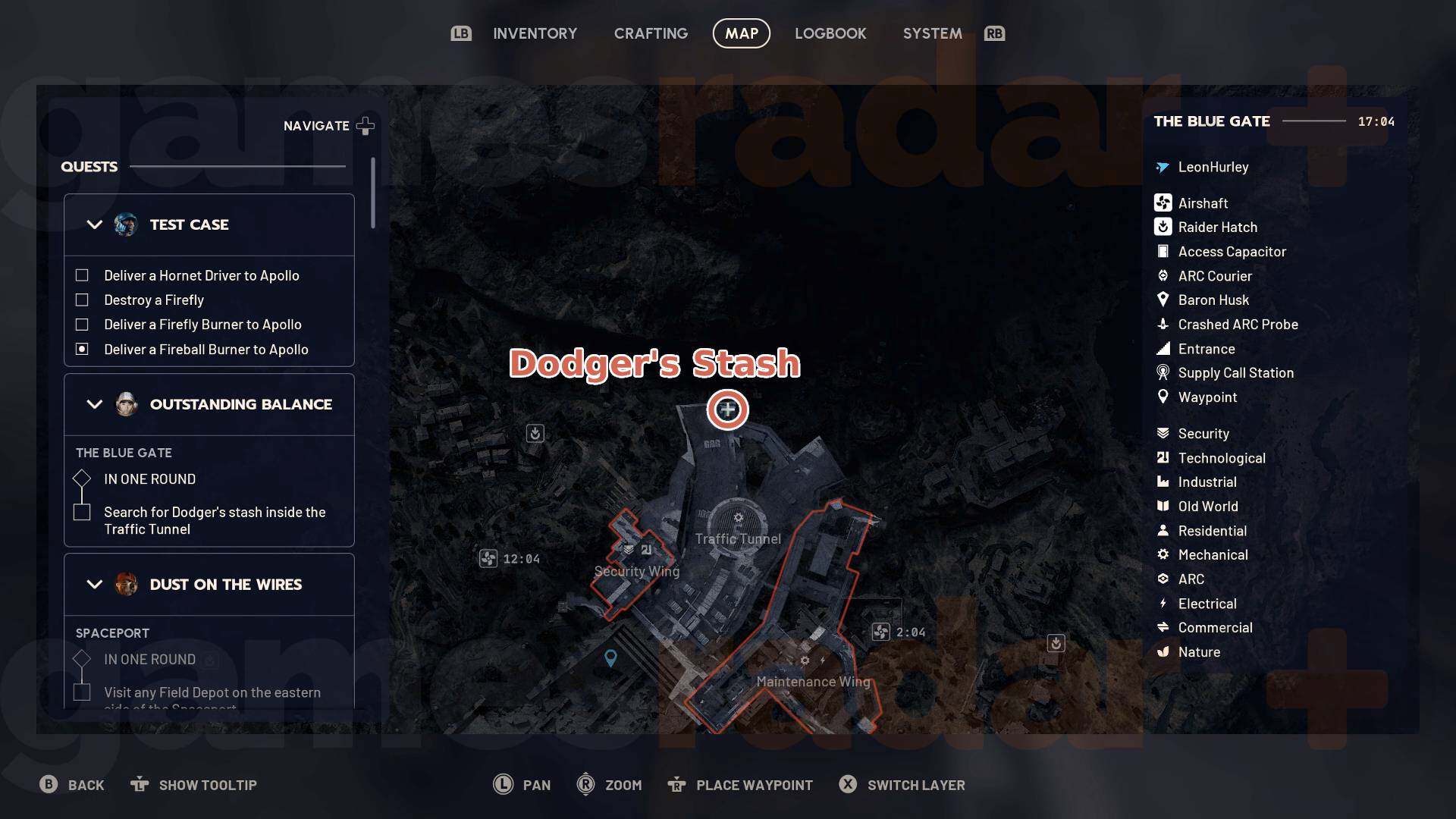Click the Raider Hatch map legend icon

tap(1162, 227)
